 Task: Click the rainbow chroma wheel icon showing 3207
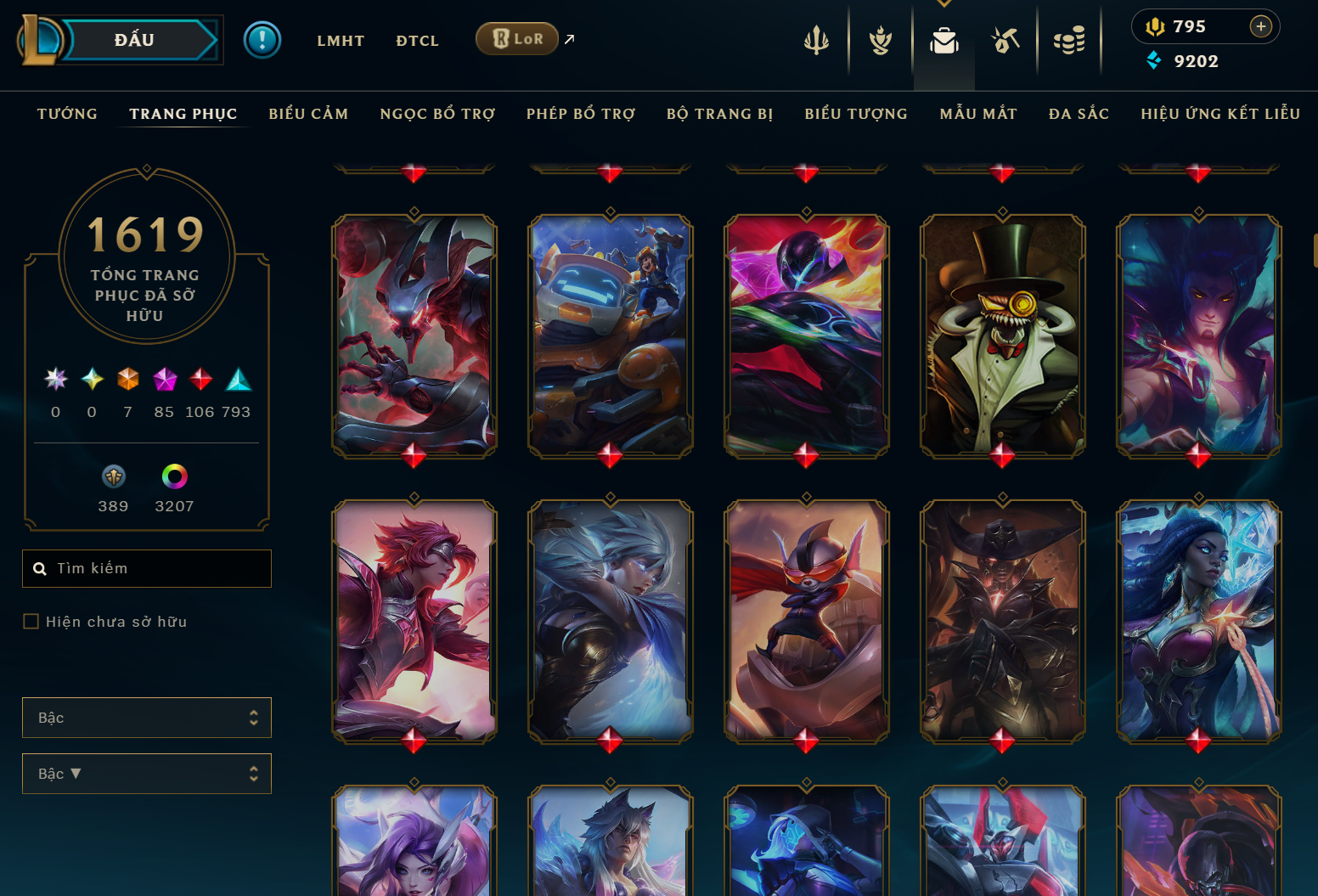coord(176,476)
